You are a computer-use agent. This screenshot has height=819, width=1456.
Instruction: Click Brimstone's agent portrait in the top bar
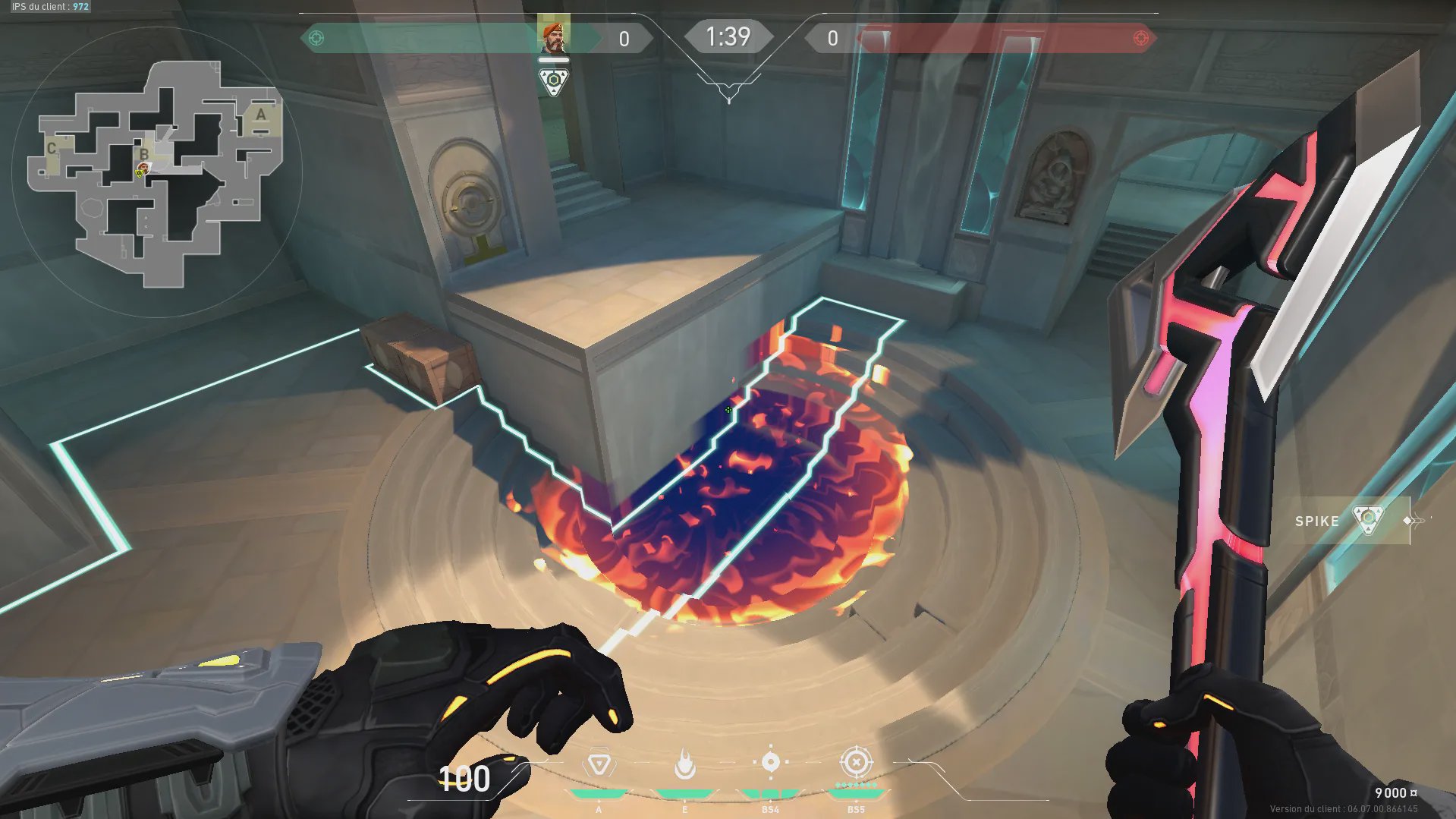point(553,36)
